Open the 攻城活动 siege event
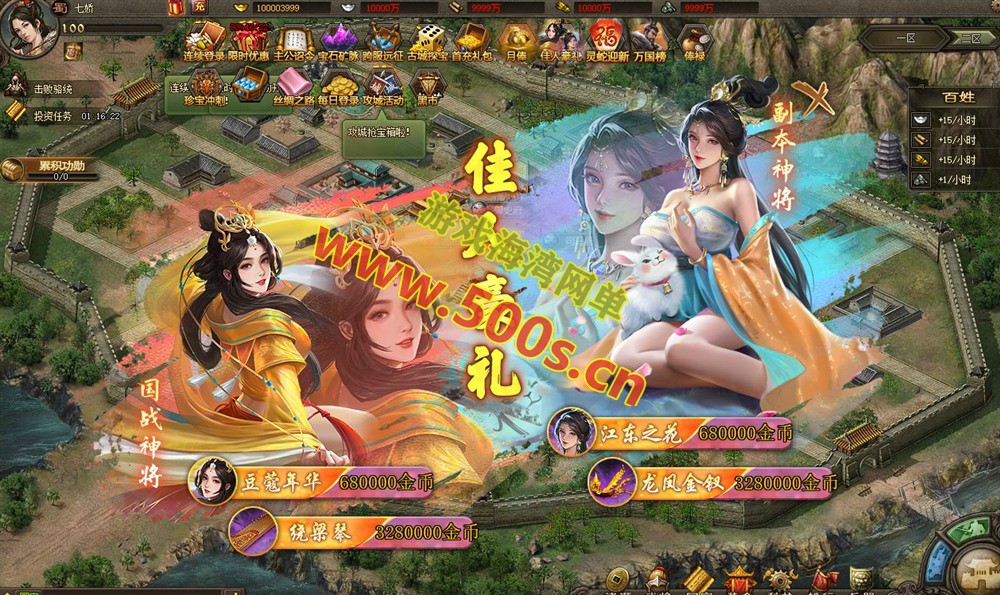The image size is (1000, 595). pyautogui.click(x=382, y=86)
